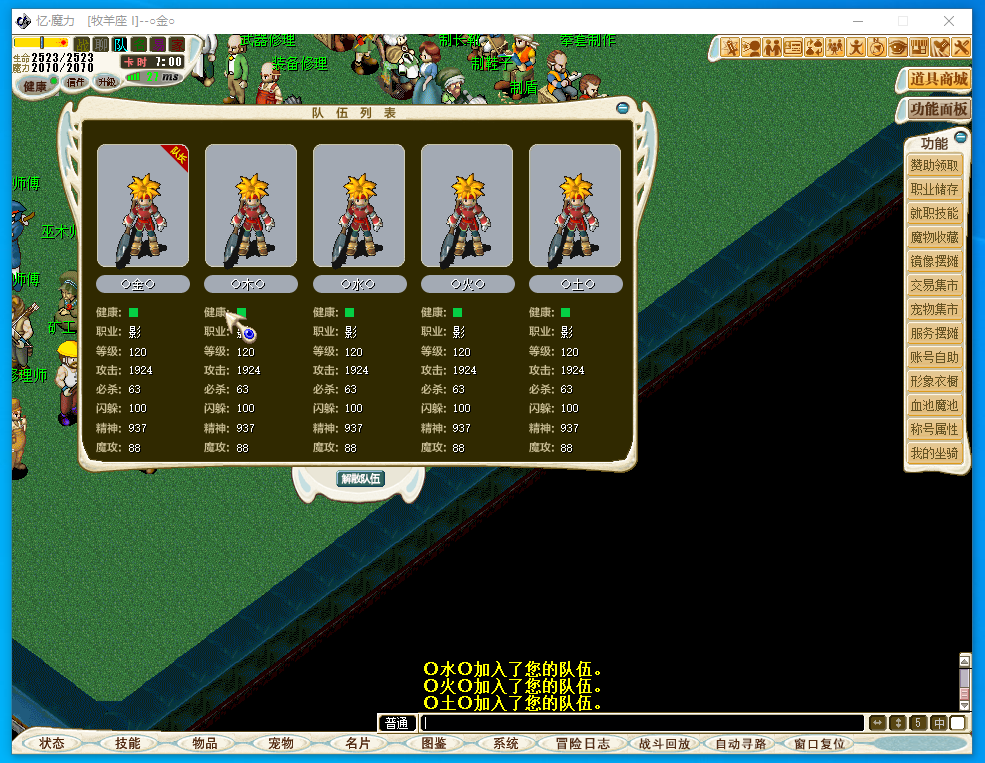Switch the 普通 chat channel selector

(x=397, y=723)
